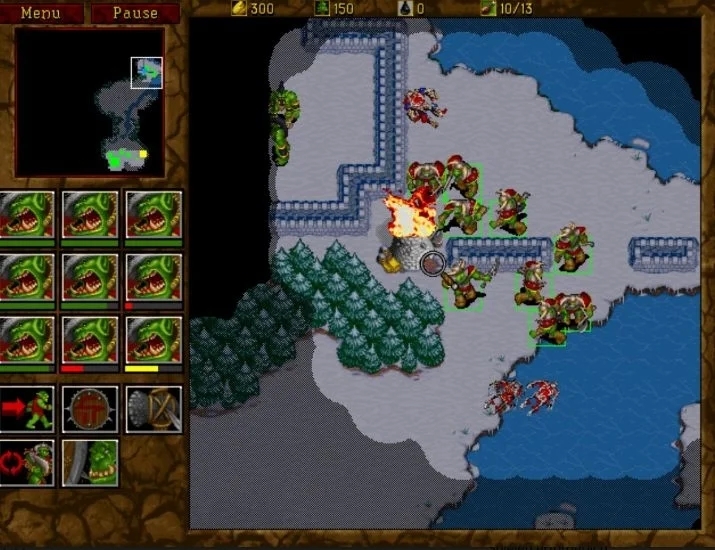
Task: Order Patrol using the red circular arrows icon
Action: point(28,462)
